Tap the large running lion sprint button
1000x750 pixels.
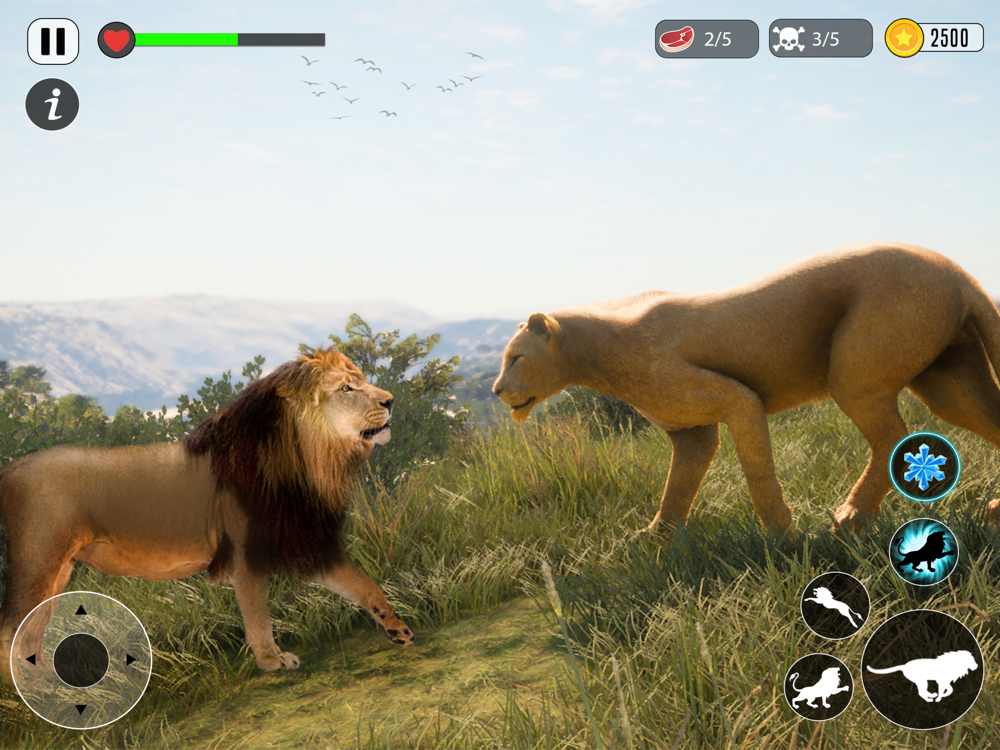921,669
